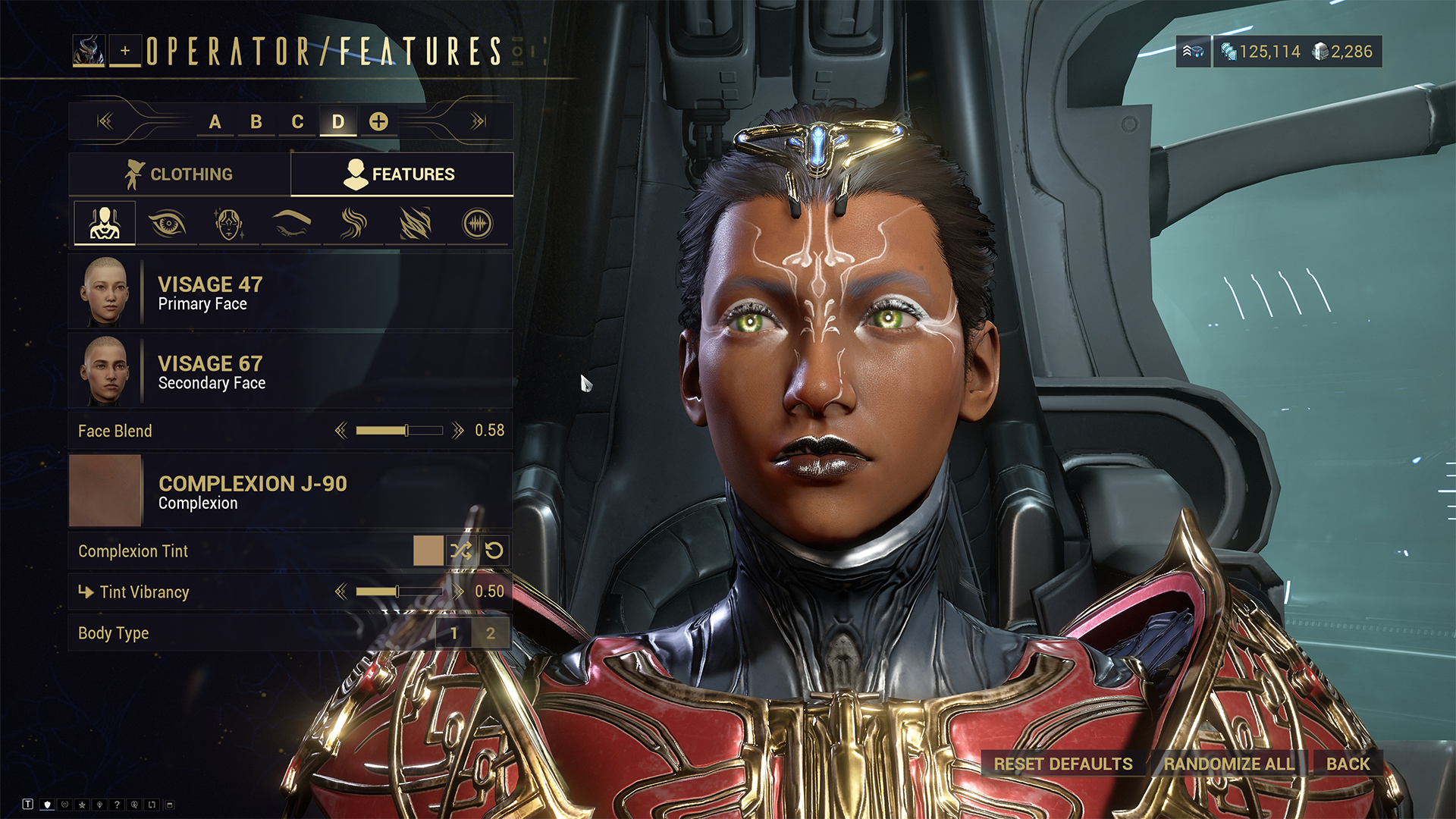This screenshot has width=1456, height=819.
Task: Switch to the Clothing tab
Action: coord(179,174)
